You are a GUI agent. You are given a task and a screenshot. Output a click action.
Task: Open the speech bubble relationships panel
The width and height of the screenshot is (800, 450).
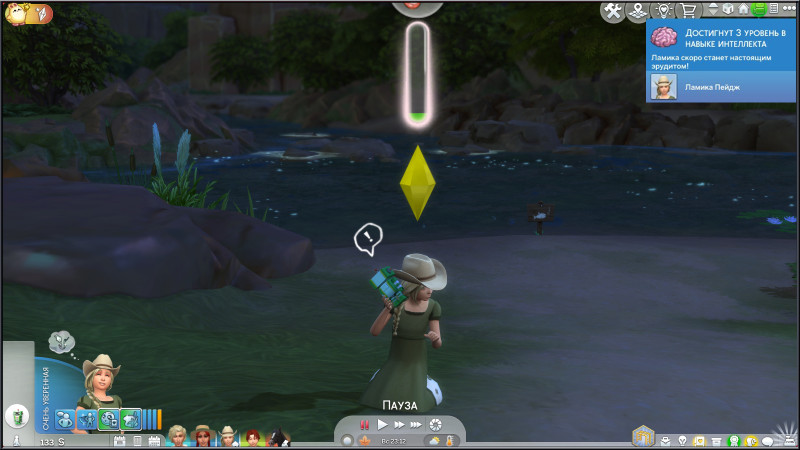click(768, 440)
